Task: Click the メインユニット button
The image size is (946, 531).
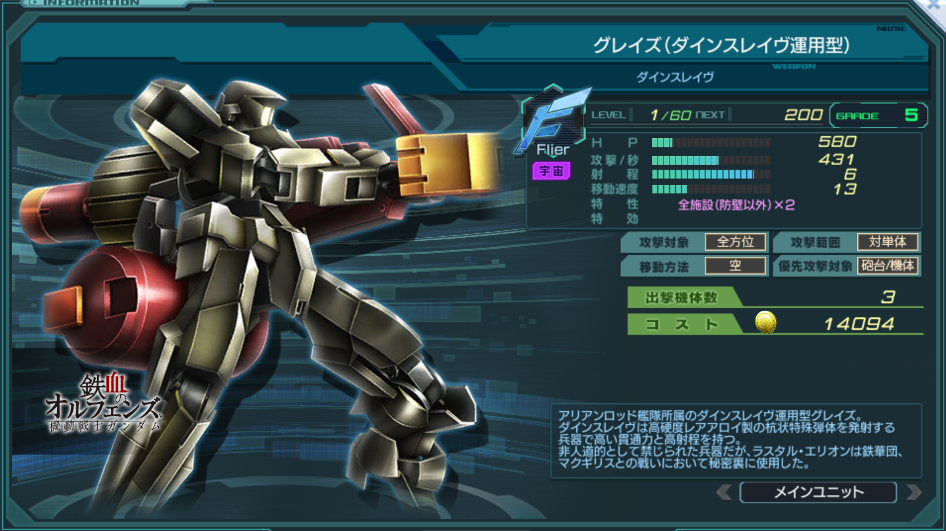Action: pos(818,492)
